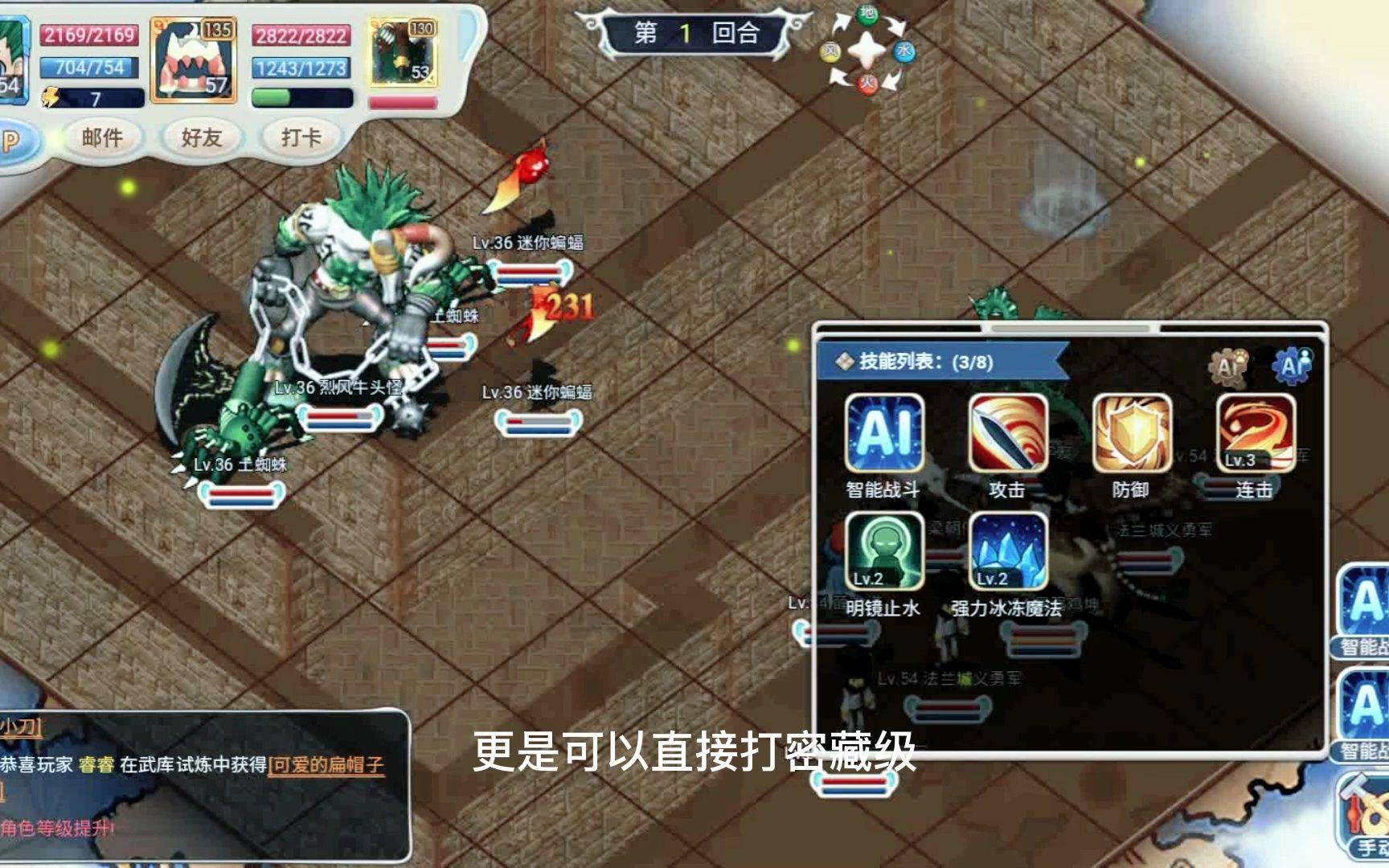Choose the 防御 defense shield skill
This screenshot has height=868, width=1389.
tap(1131, 433)
